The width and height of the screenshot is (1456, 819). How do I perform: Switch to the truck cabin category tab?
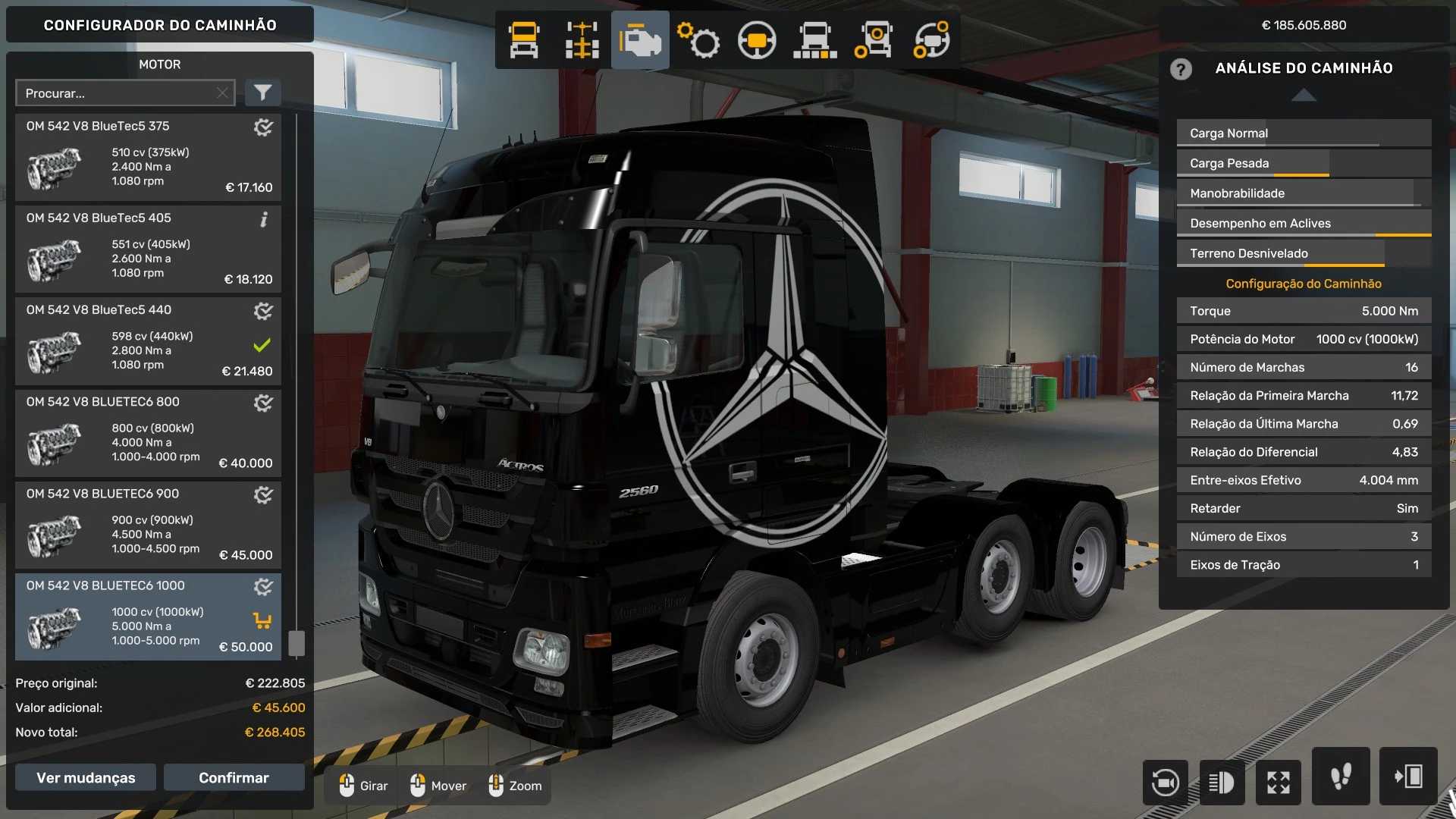coord(524,40)
